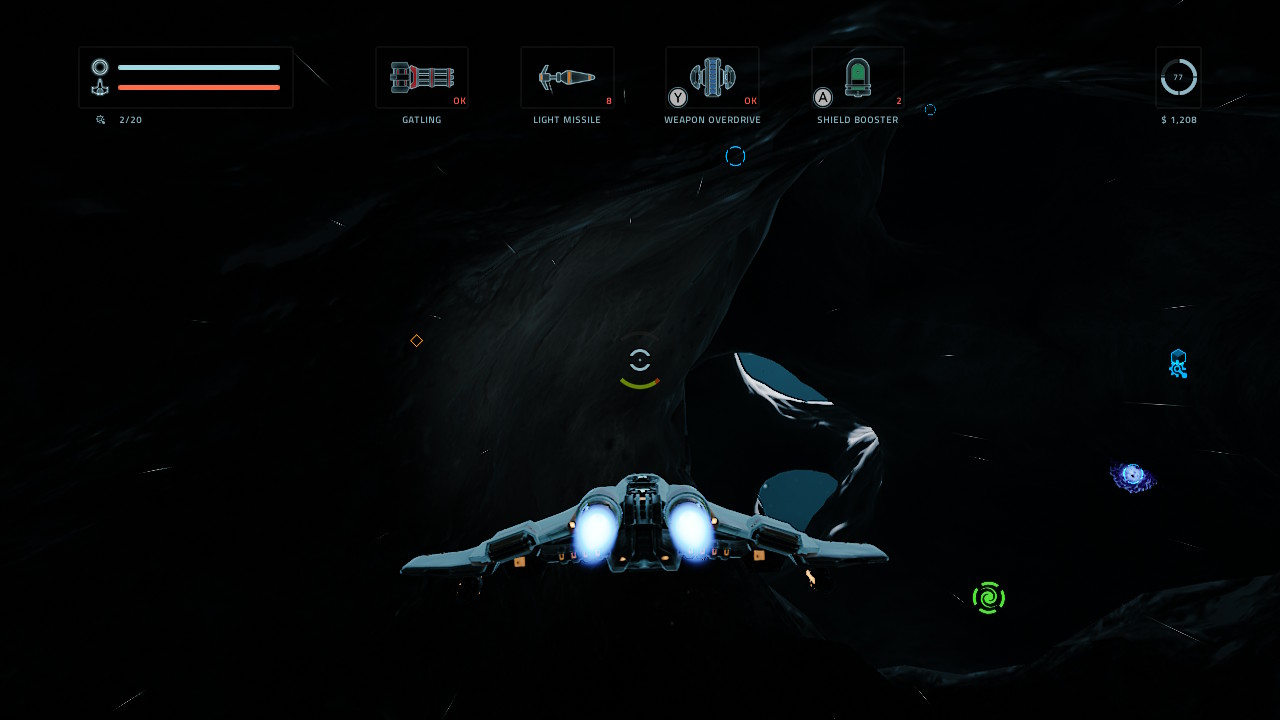This screenshot has width=1280, height=720.
Task: Activate the Weapon Overdrive device
Action: tap(712, 78)
